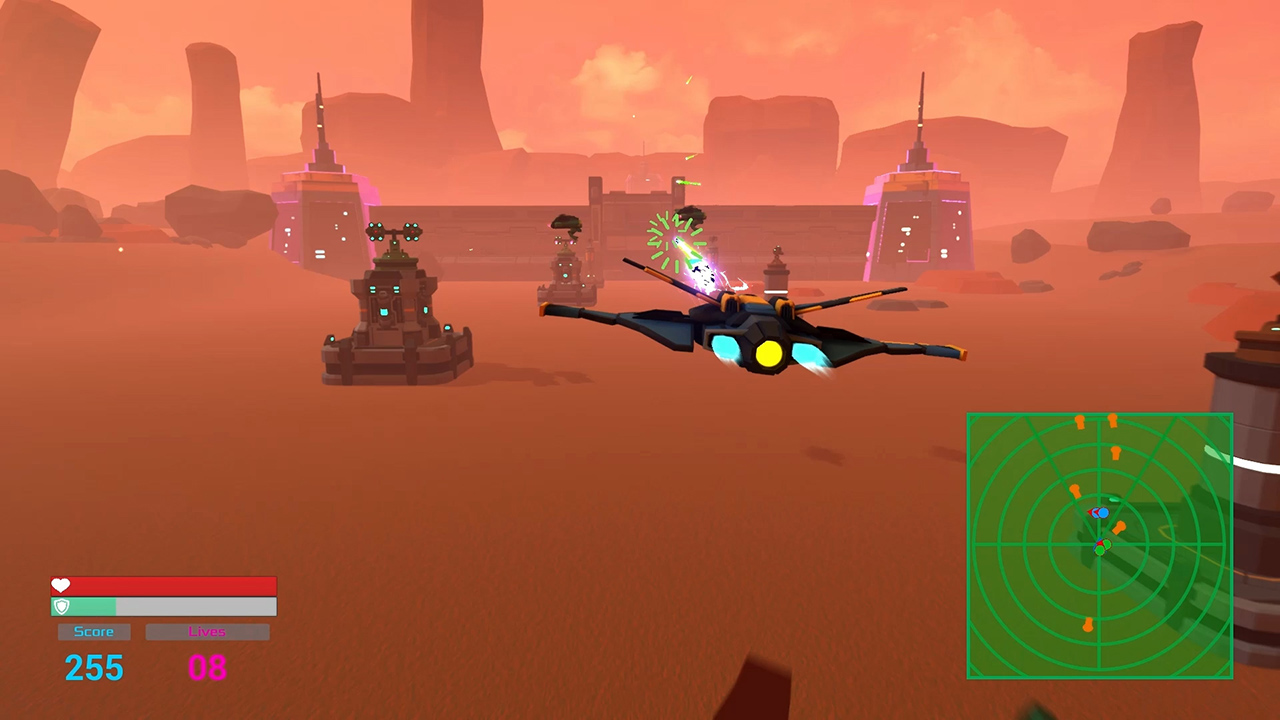Select the orange marker in the radar's upper-left quadrant
Screen dimensions: 1280x720
[1076, 489]
